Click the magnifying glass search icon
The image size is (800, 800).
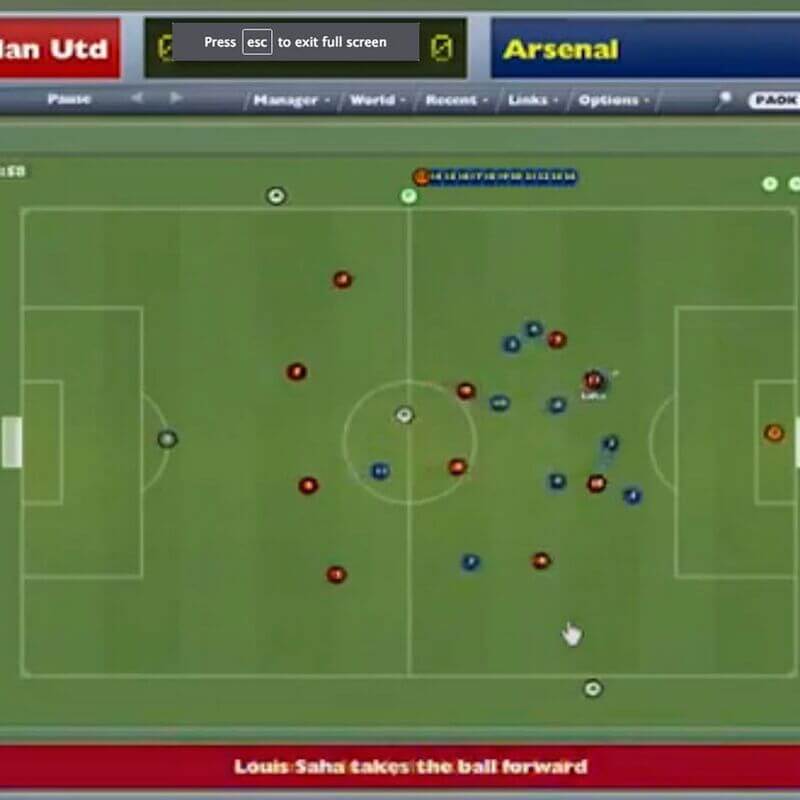(x=724, y=100)
